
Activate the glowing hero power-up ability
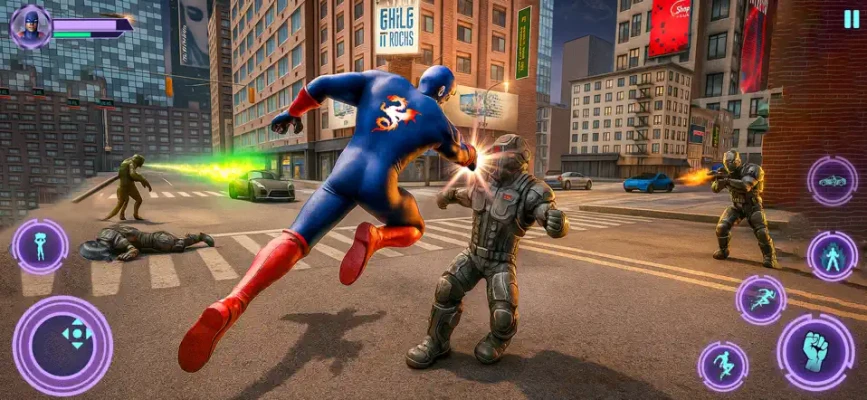832,256
